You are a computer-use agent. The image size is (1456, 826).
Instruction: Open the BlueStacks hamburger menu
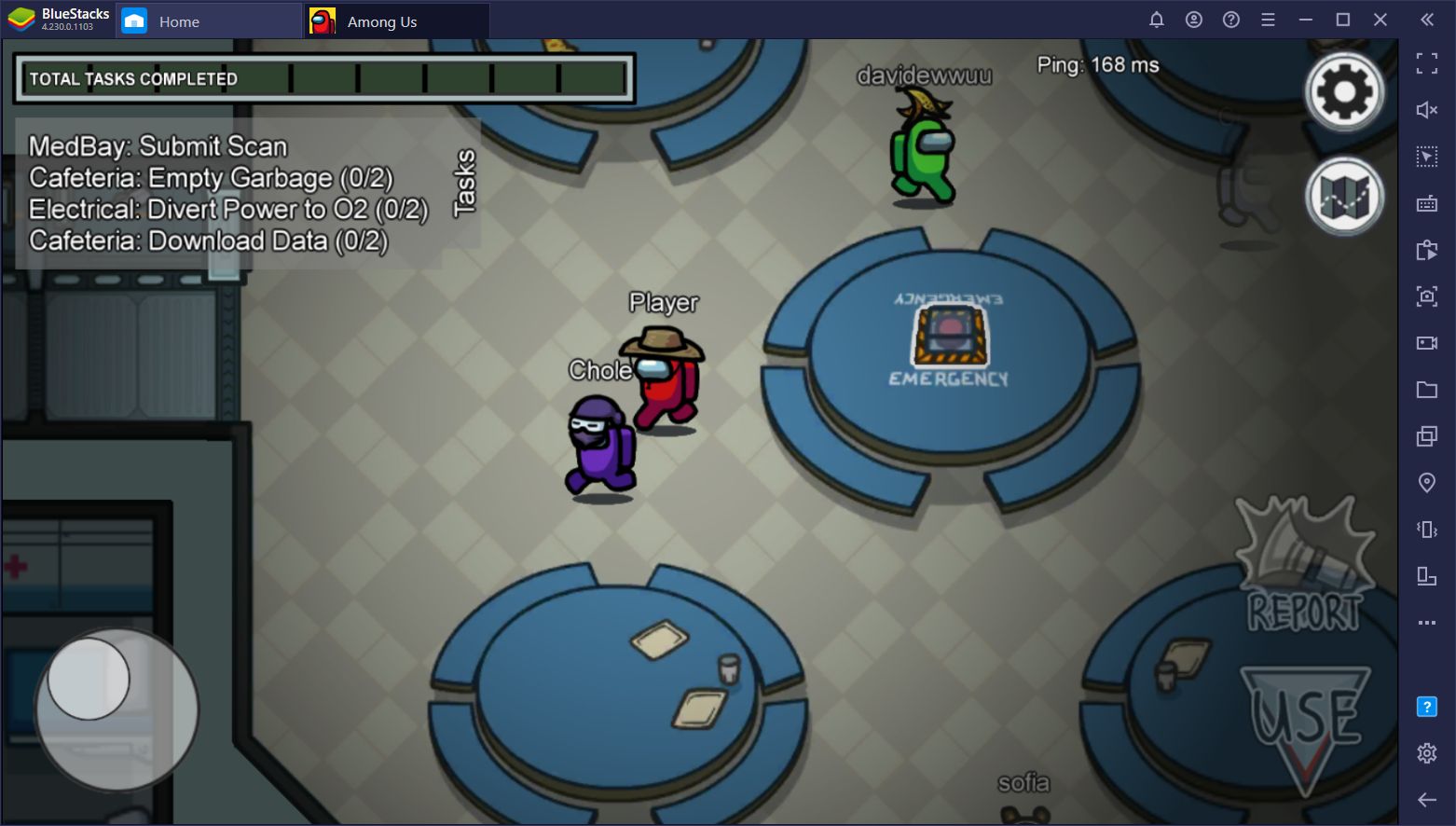point(1268,20)
